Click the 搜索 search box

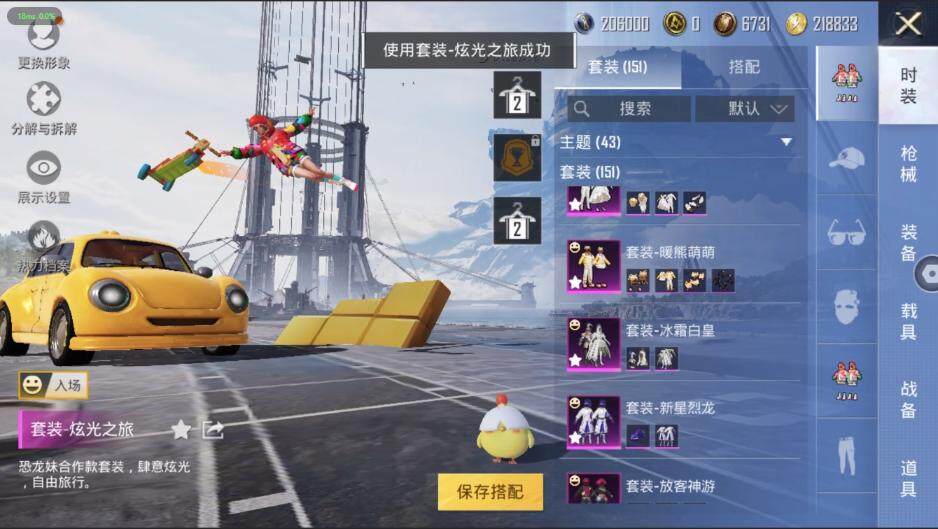(x=628, y=108)
